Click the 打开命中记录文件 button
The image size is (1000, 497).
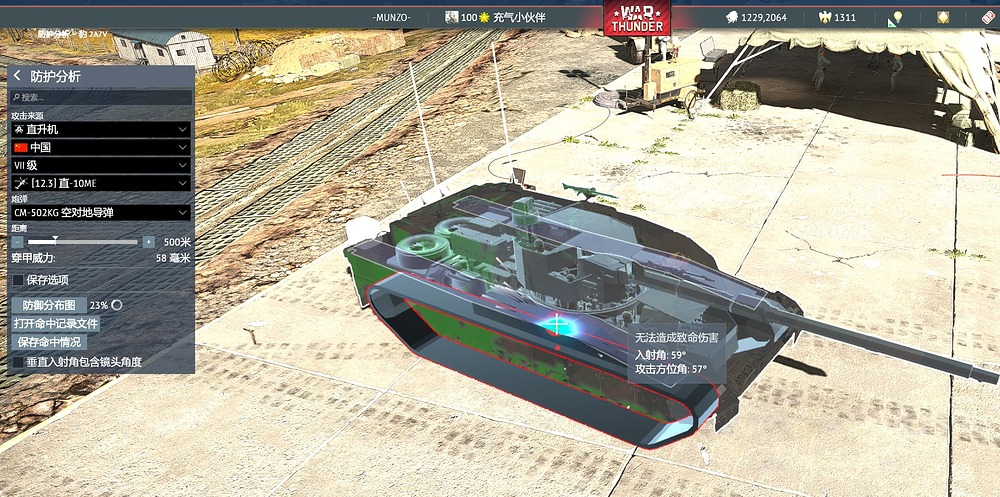point(56,324)
